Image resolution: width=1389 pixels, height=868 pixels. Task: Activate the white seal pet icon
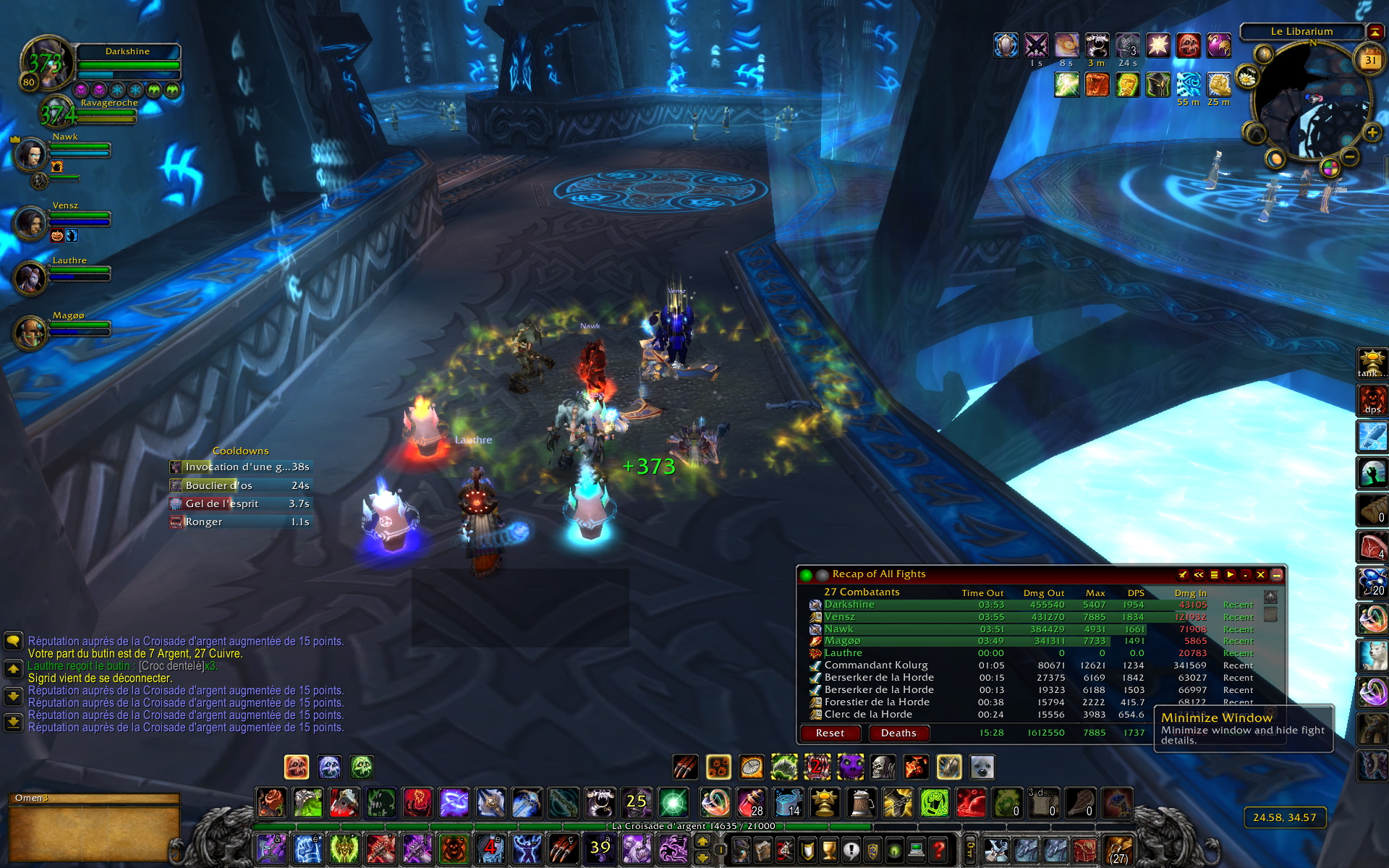[982, 767]
